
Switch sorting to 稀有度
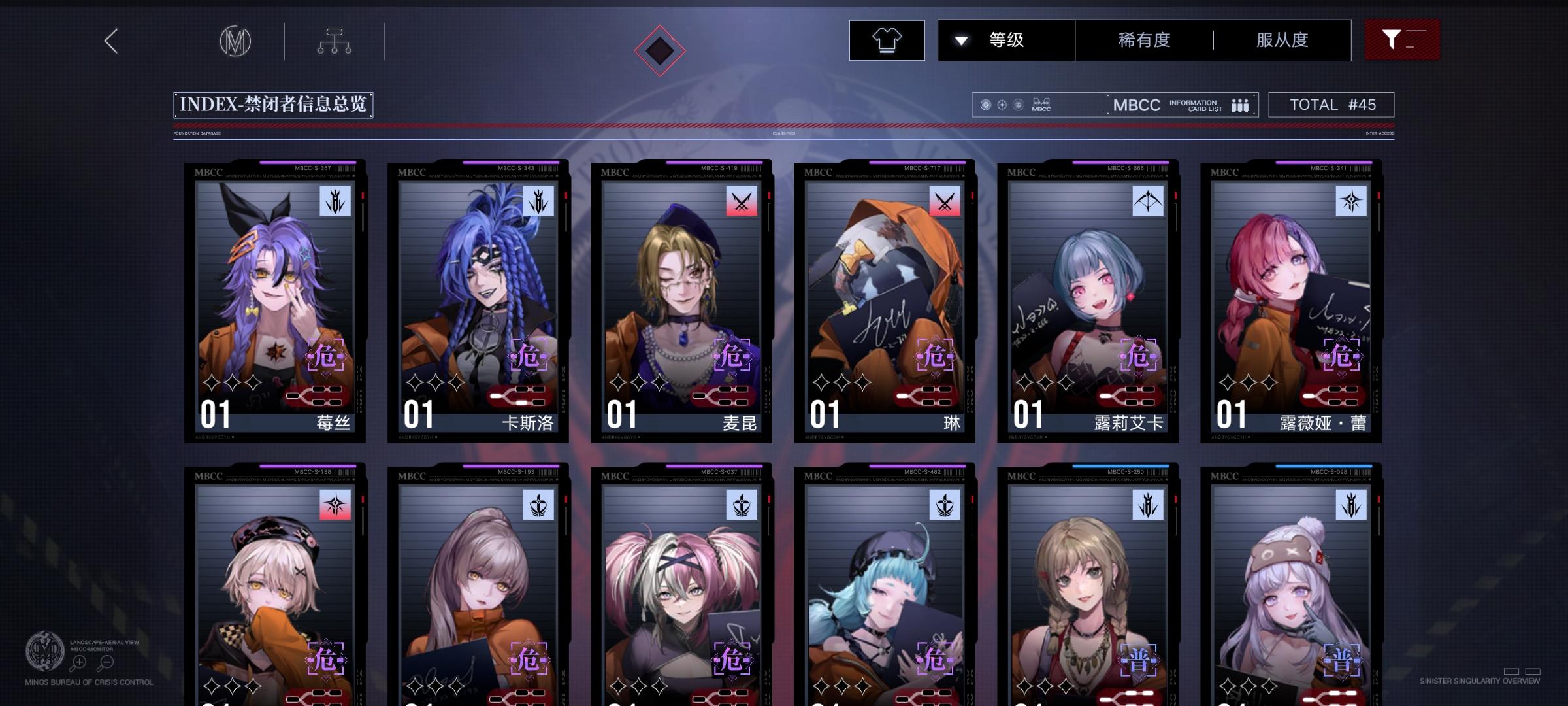(x=1143, y=40)
